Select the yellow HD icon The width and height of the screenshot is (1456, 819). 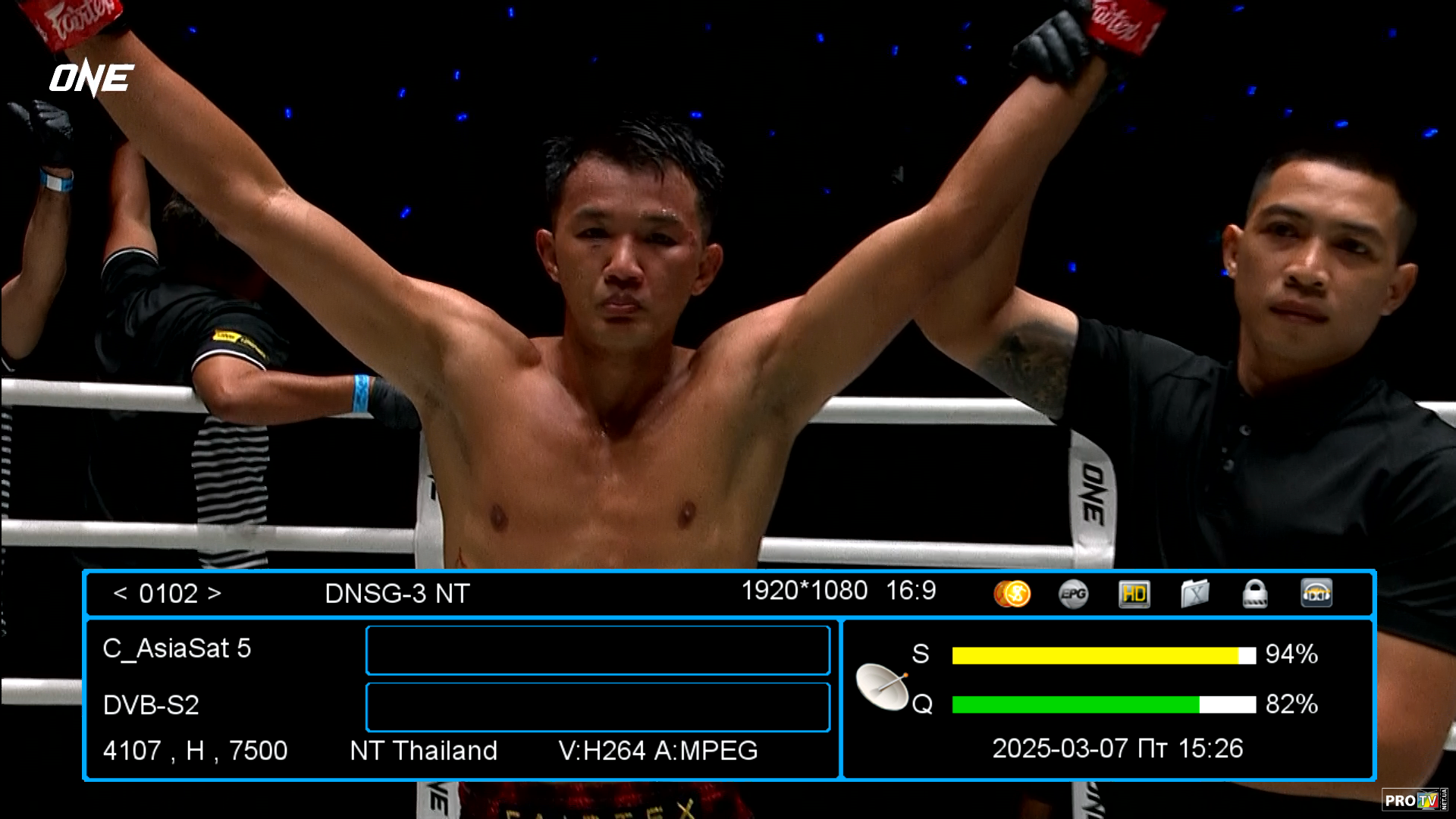tap(1134, 594)
